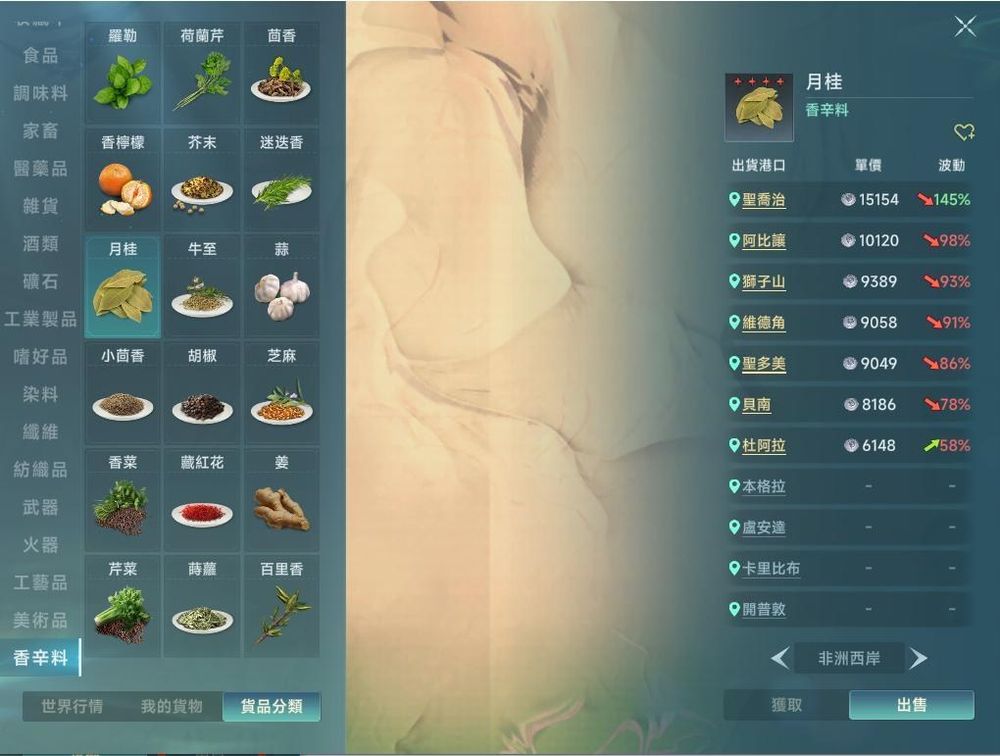Click the 獲取 obtain button
This screenshot has height=756, width=1000.
point(787,705)
